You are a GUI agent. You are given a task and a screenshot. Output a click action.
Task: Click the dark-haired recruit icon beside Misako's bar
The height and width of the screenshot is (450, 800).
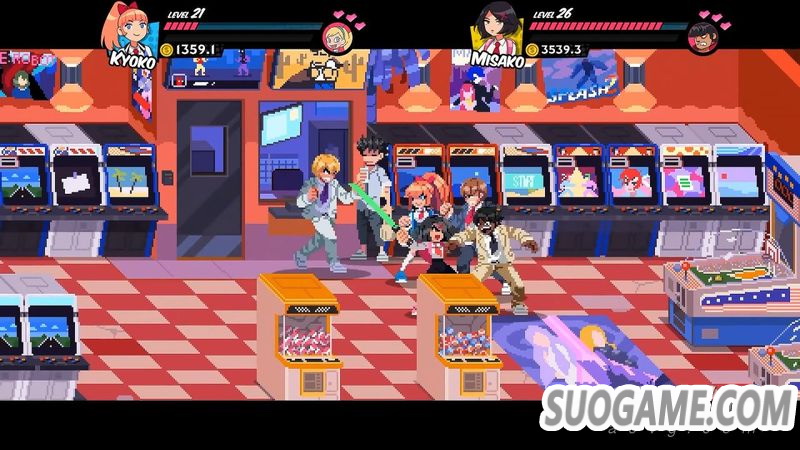point(703,38)
